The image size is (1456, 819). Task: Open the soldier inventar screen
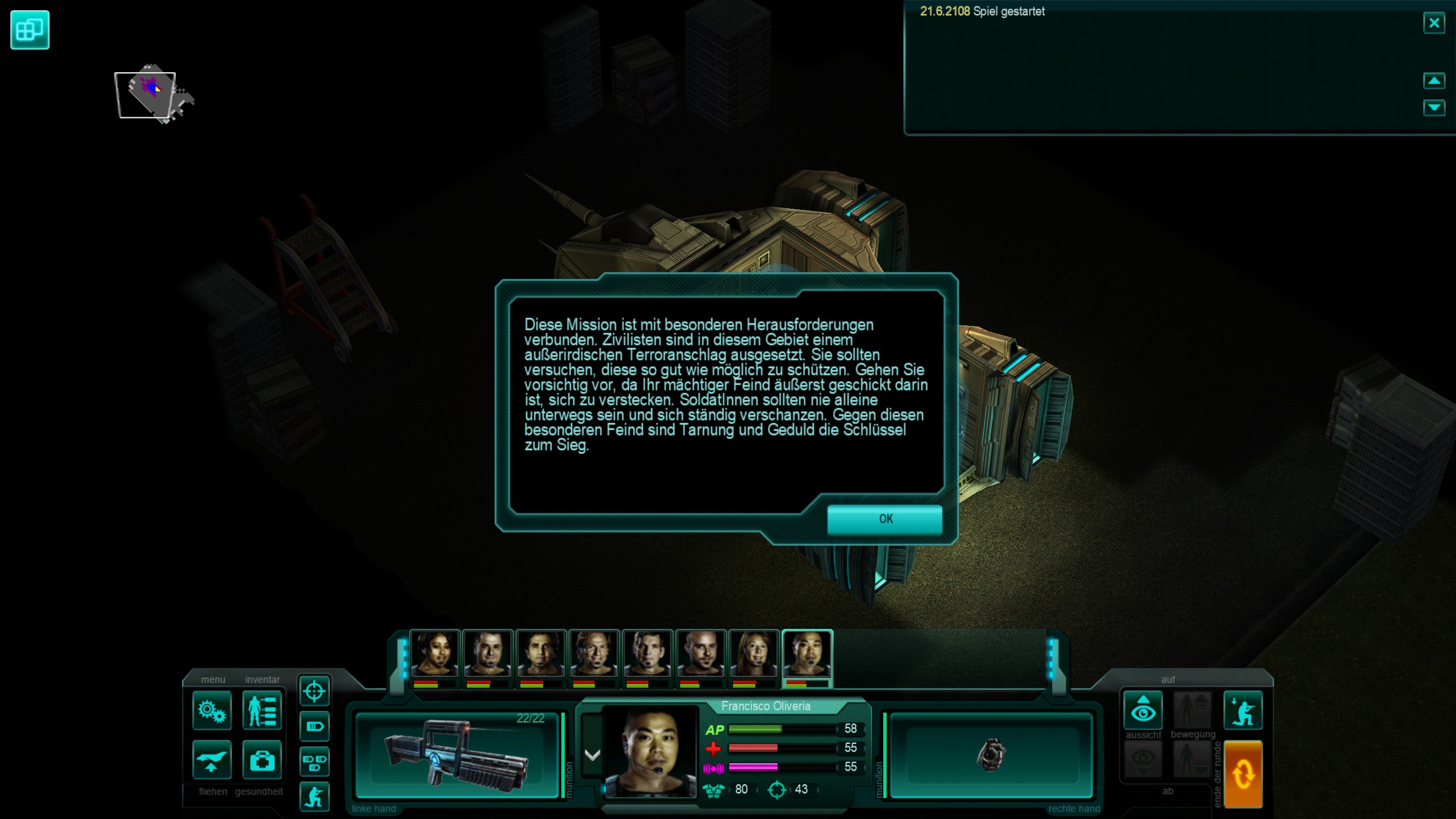[x=262, y=710]
